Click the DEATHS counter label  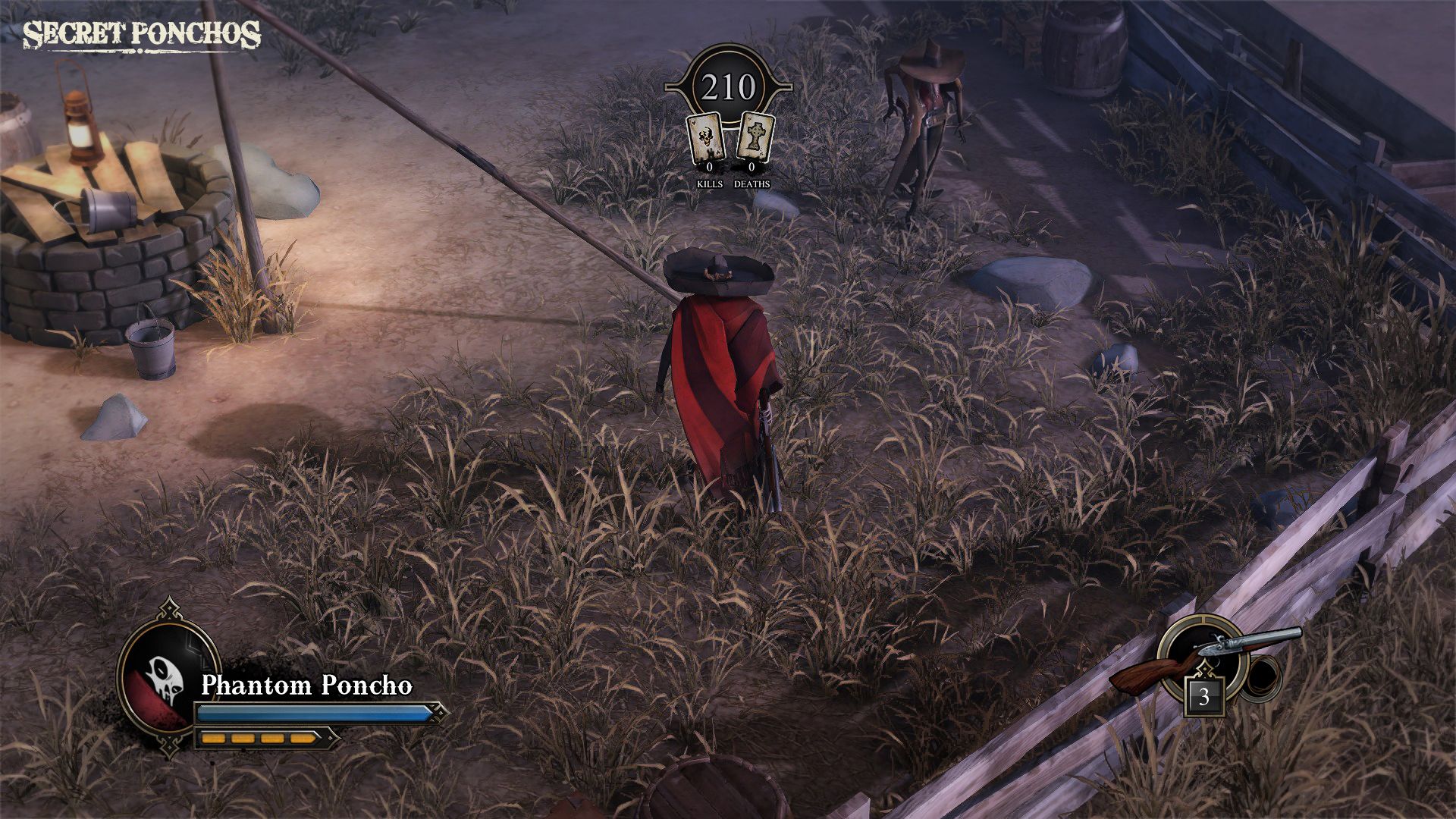tap(752, 184)
